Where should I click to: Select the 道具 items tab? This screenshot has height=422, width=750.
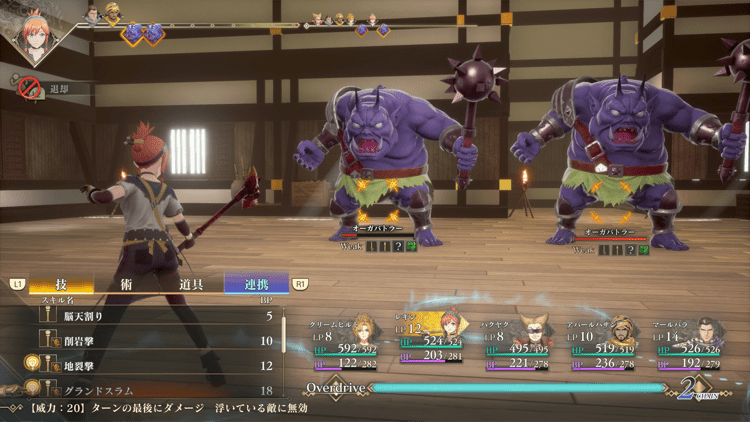[192, 284]
